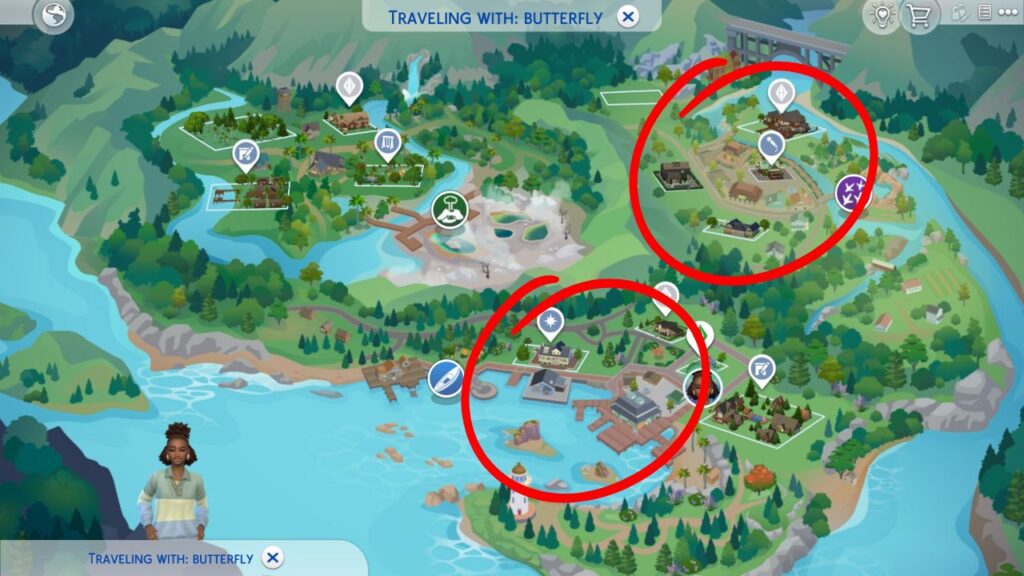This screenshot has height=576, width=1024.
Task: Select the green geyser hands map marker
Action: click(x=450, y=209)
